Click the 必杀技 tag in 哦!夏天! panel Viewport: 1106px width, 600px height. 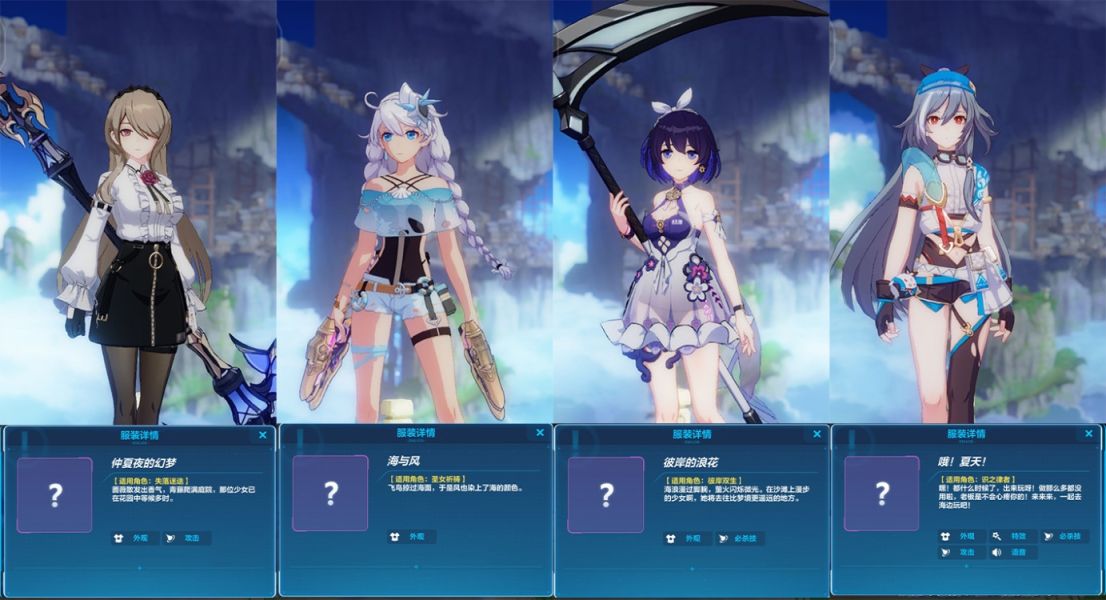(x=1065, y=536)
